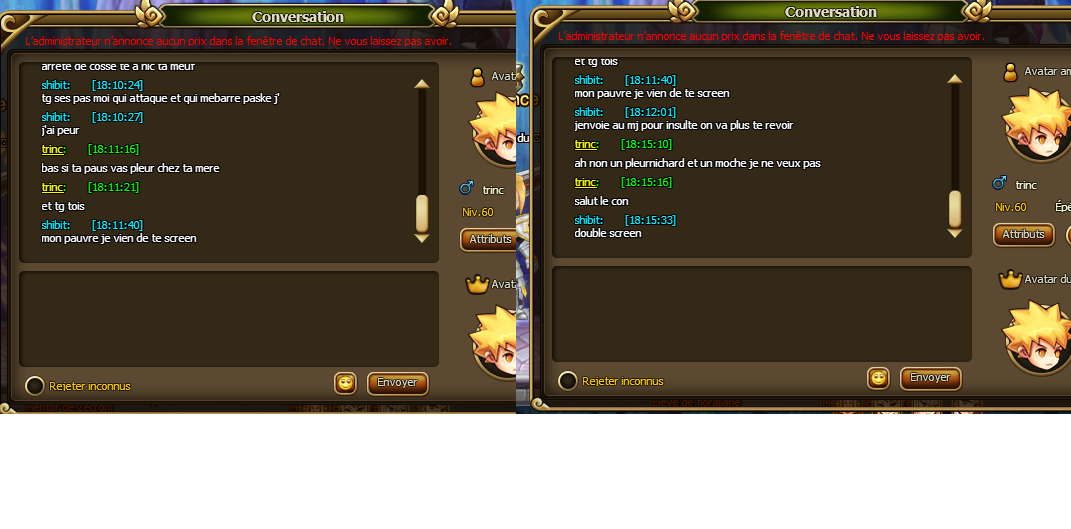Click the sender name trinc at 18:15:10
The height and width of the screenshot is (529, 1071).
[586, 144]
